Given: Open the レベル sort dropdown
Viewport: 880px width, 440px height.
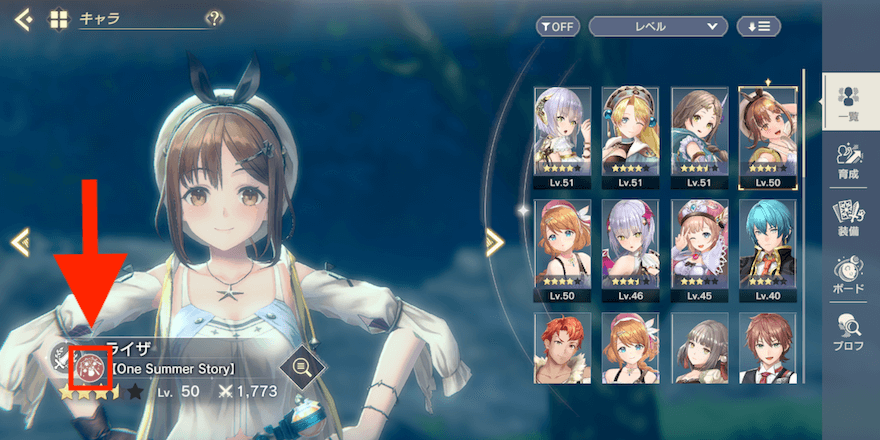Looking at the screenshot, I should tap(657, 26).
